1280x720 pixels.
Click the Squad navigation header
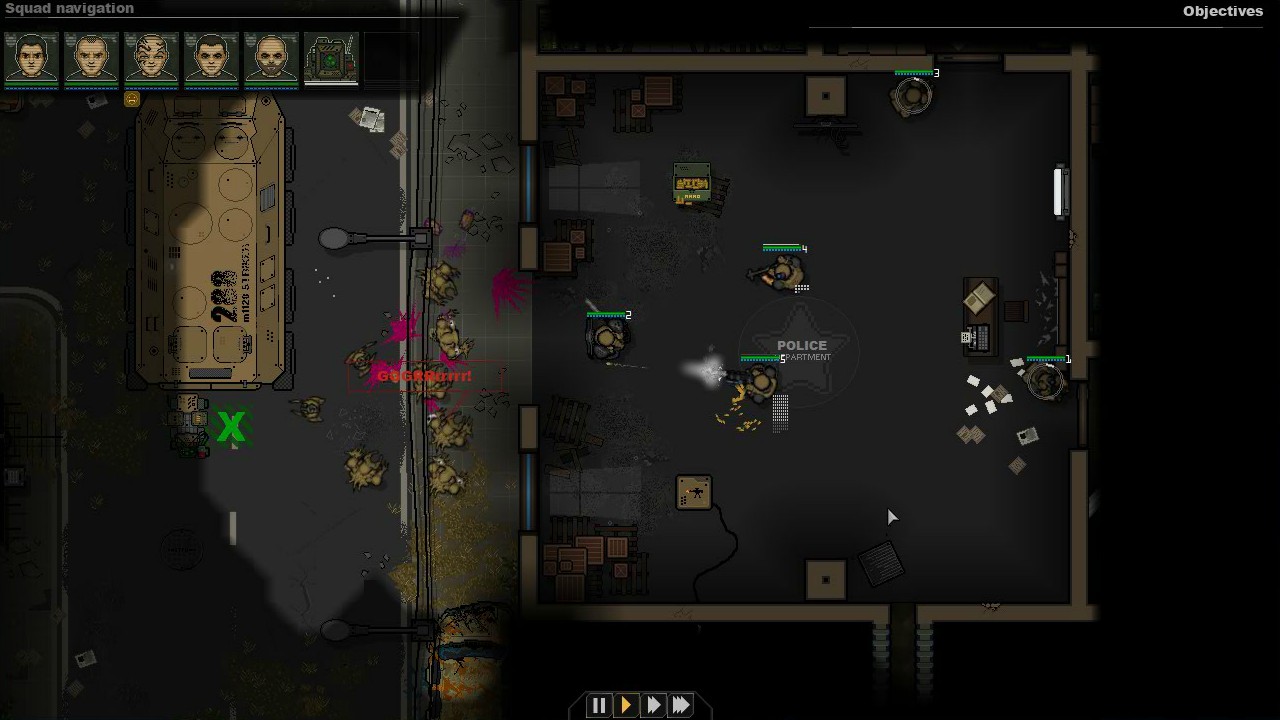(x=70, y=8)
